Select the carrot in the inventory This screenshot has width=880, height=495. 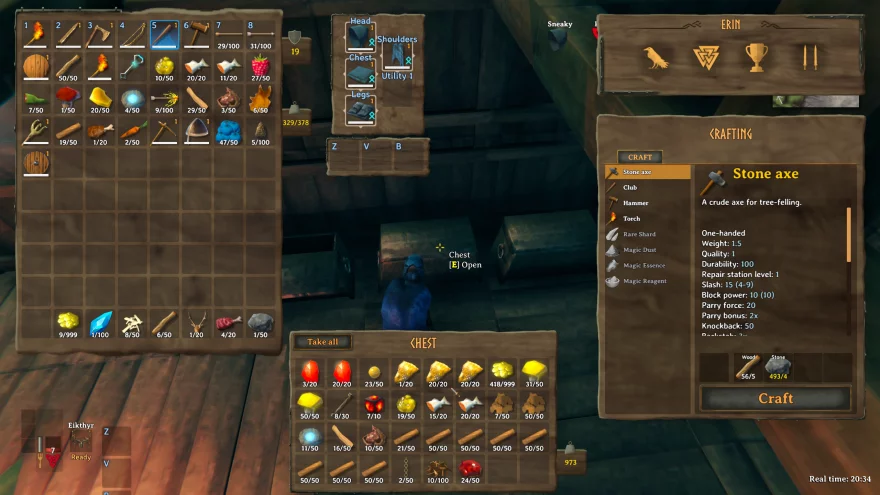132,130
